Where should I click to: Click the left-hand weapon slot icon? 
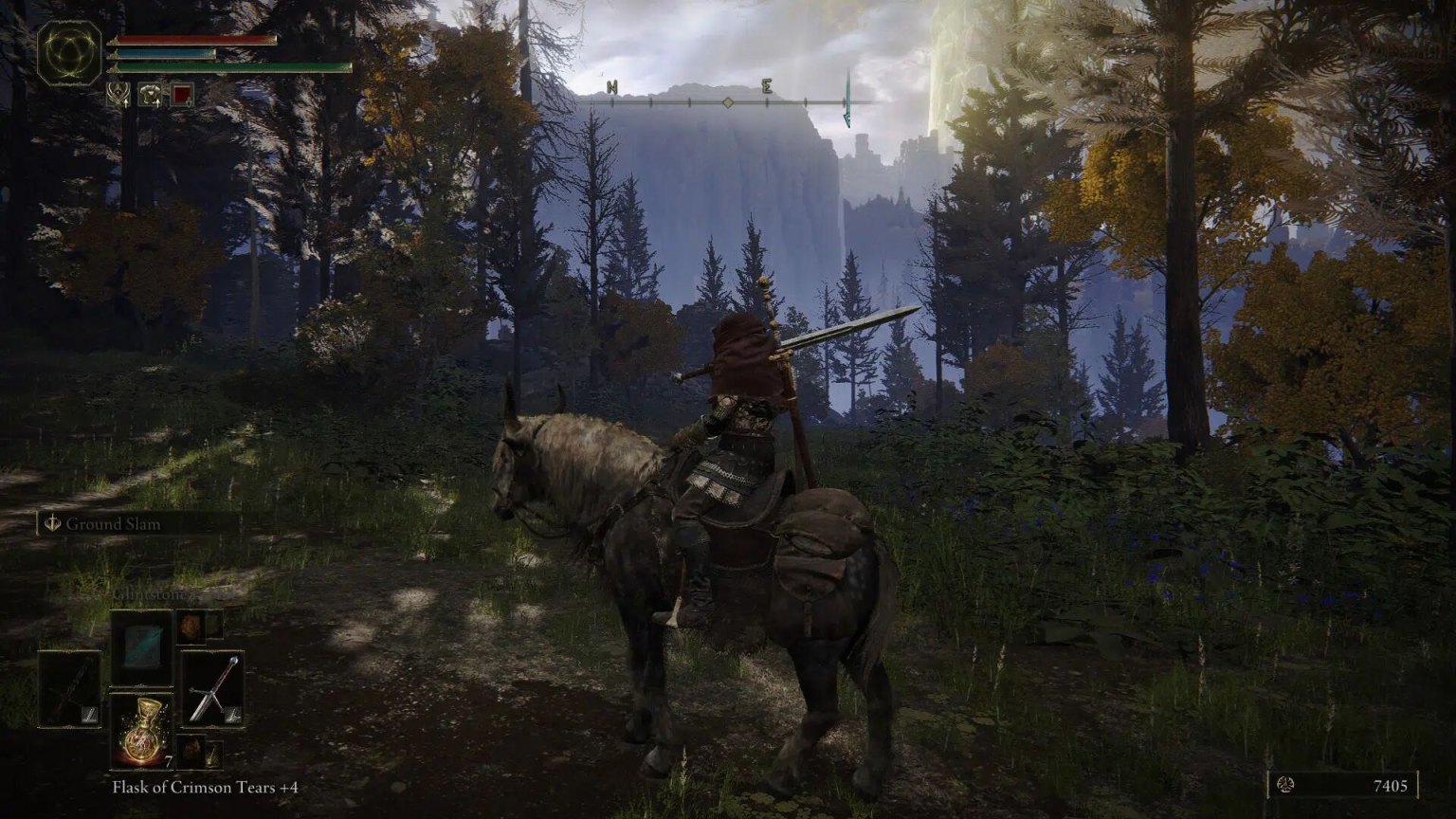68,687
